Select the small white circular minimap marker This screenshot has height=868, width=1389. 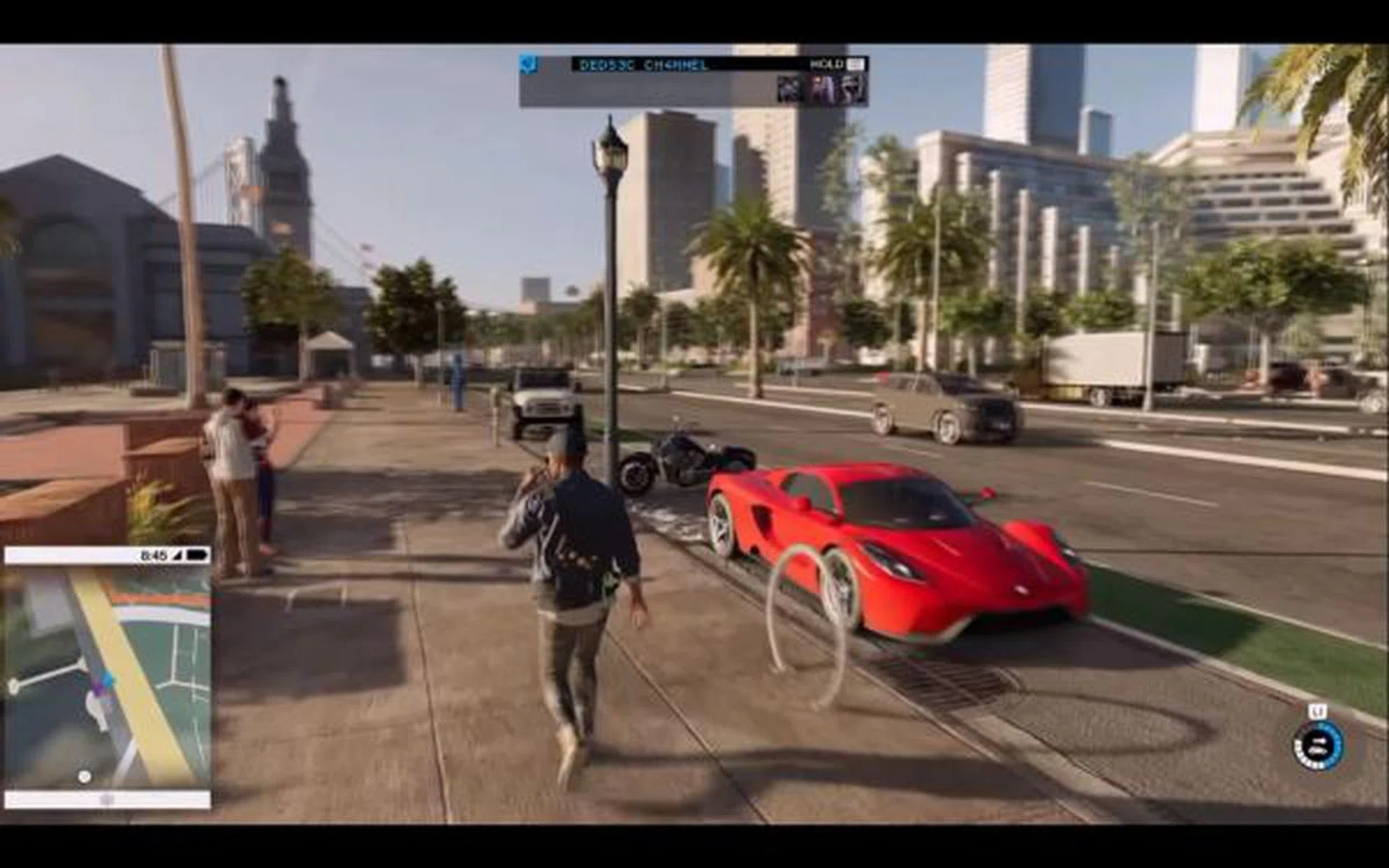tap(85, 777)
